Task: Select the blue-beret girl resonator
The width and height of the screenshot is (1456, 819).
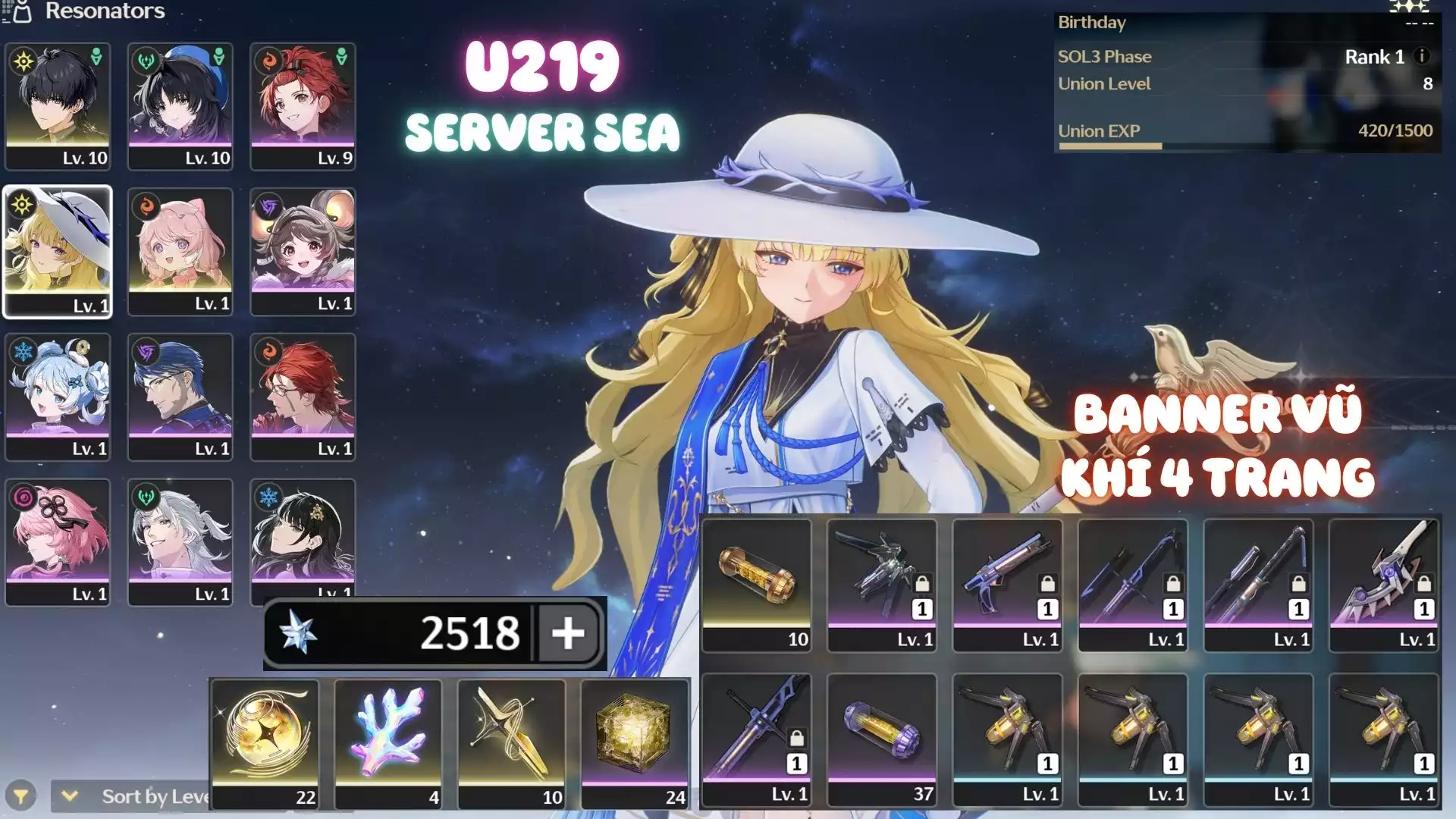Action: tap(180, 105)
